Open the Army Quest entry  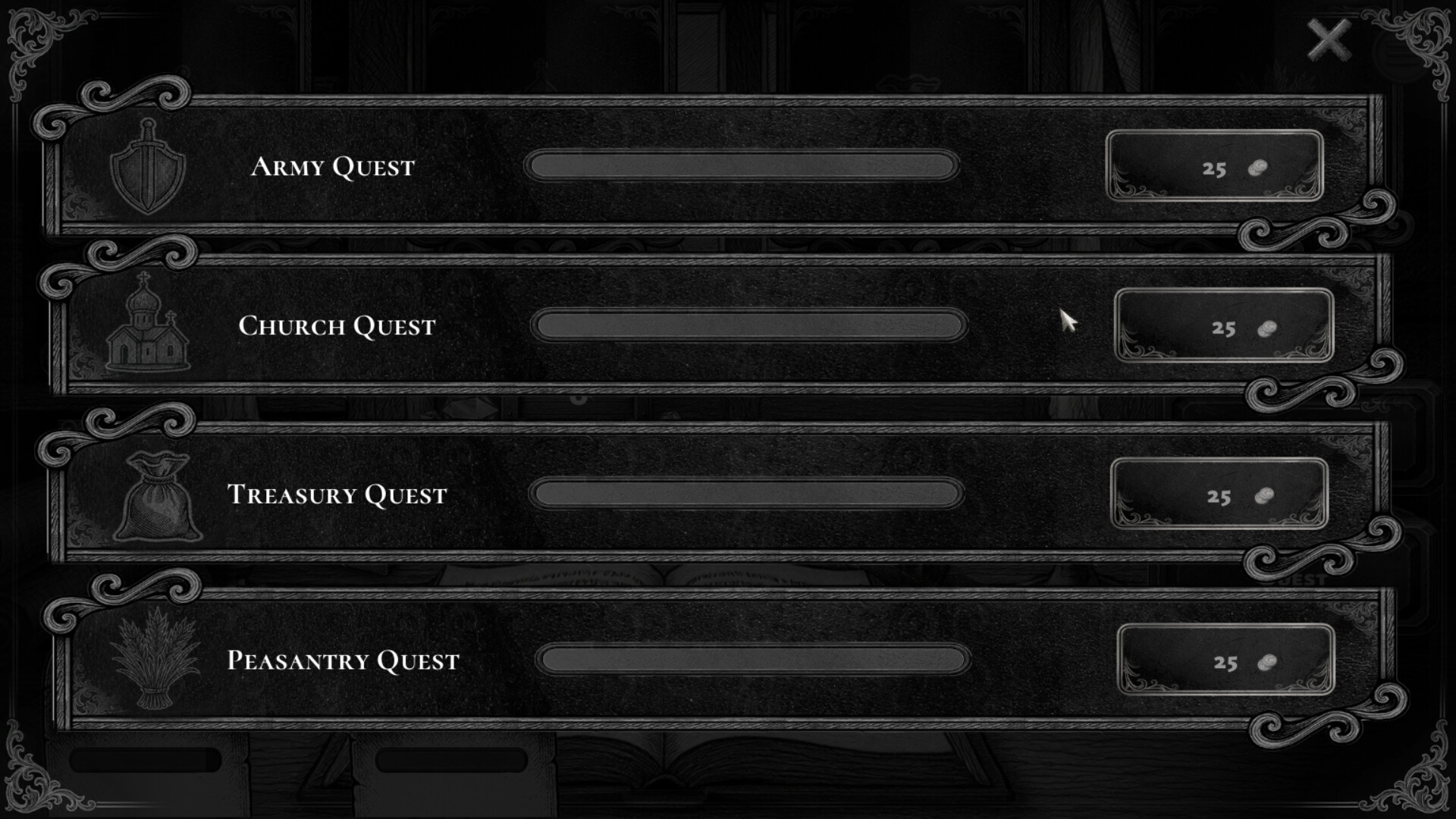334,167
